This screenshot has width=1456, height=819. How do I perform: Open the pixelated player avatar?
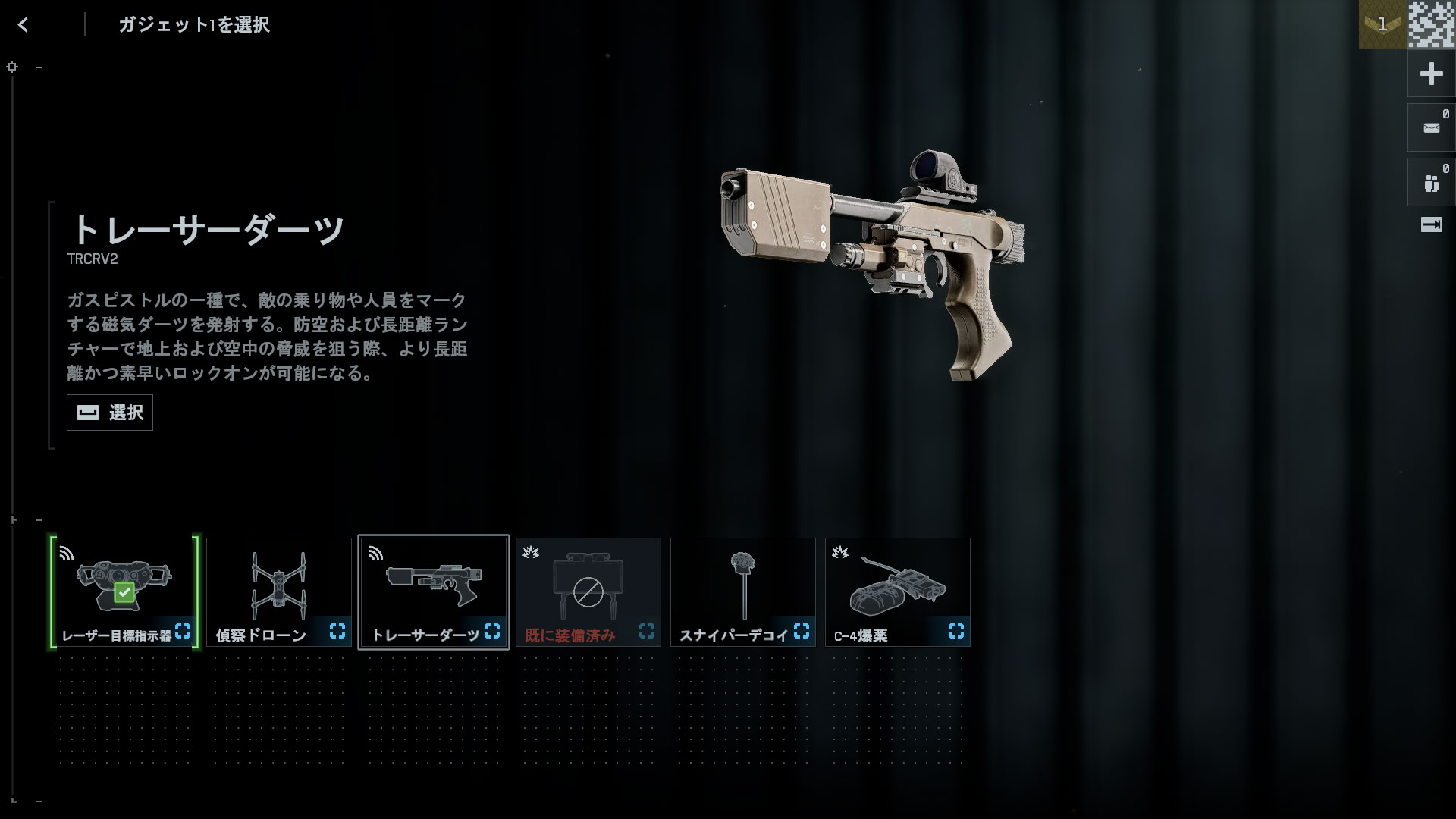(x=1432, y=24)
